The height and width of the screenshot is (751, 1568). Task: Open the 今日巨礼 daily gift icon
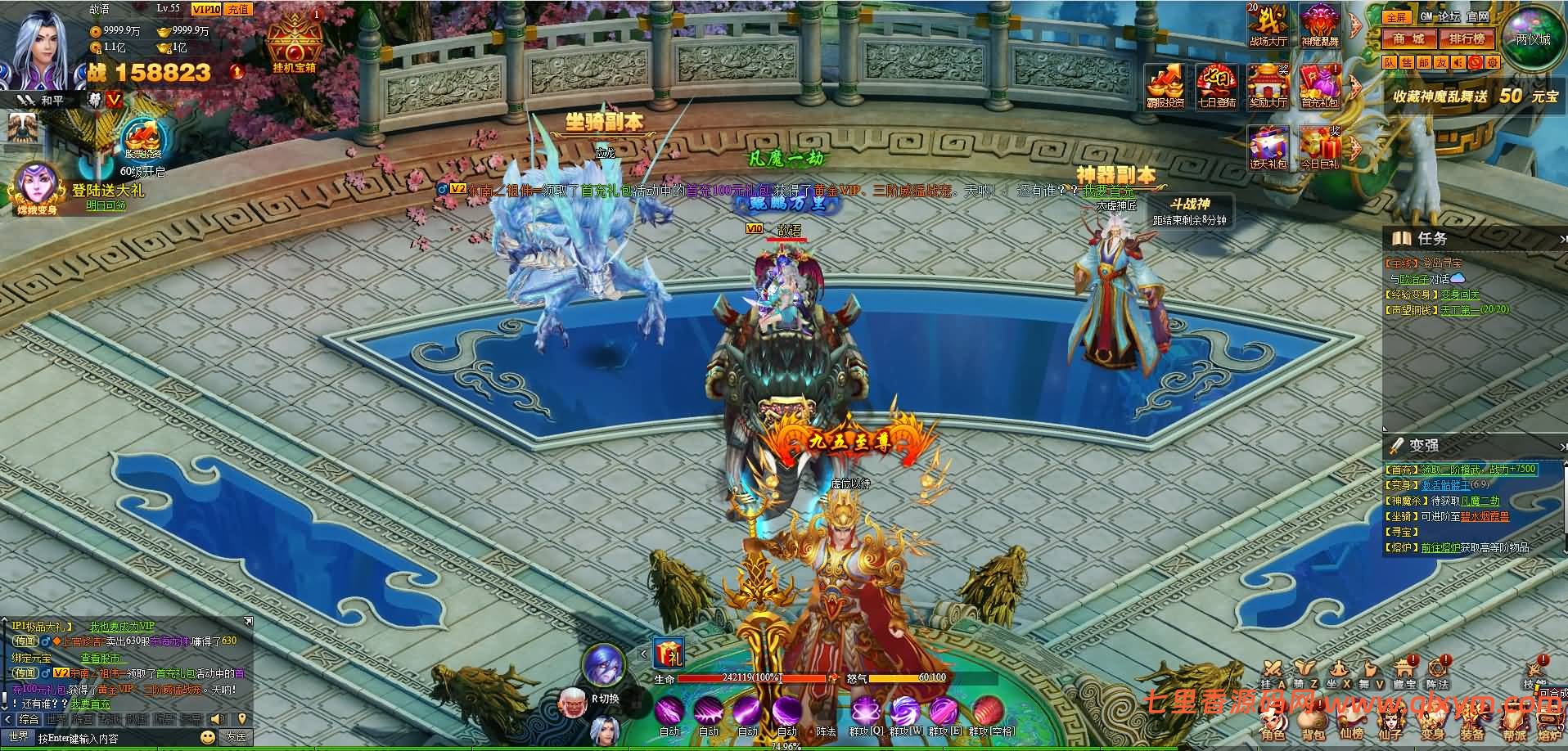(x=1319, y=147)
